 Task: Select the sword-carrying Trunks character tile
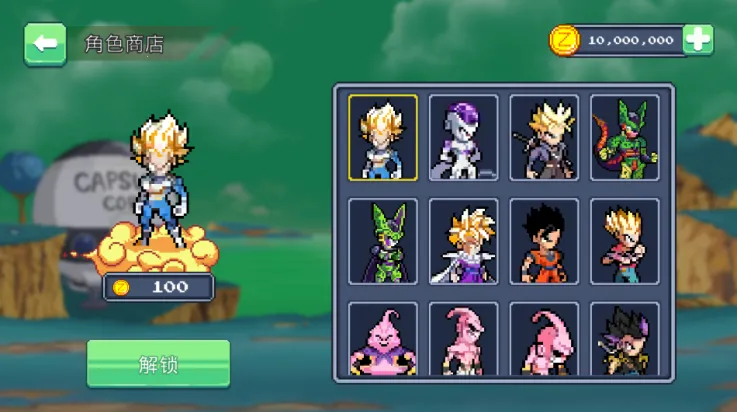(544, 138)
